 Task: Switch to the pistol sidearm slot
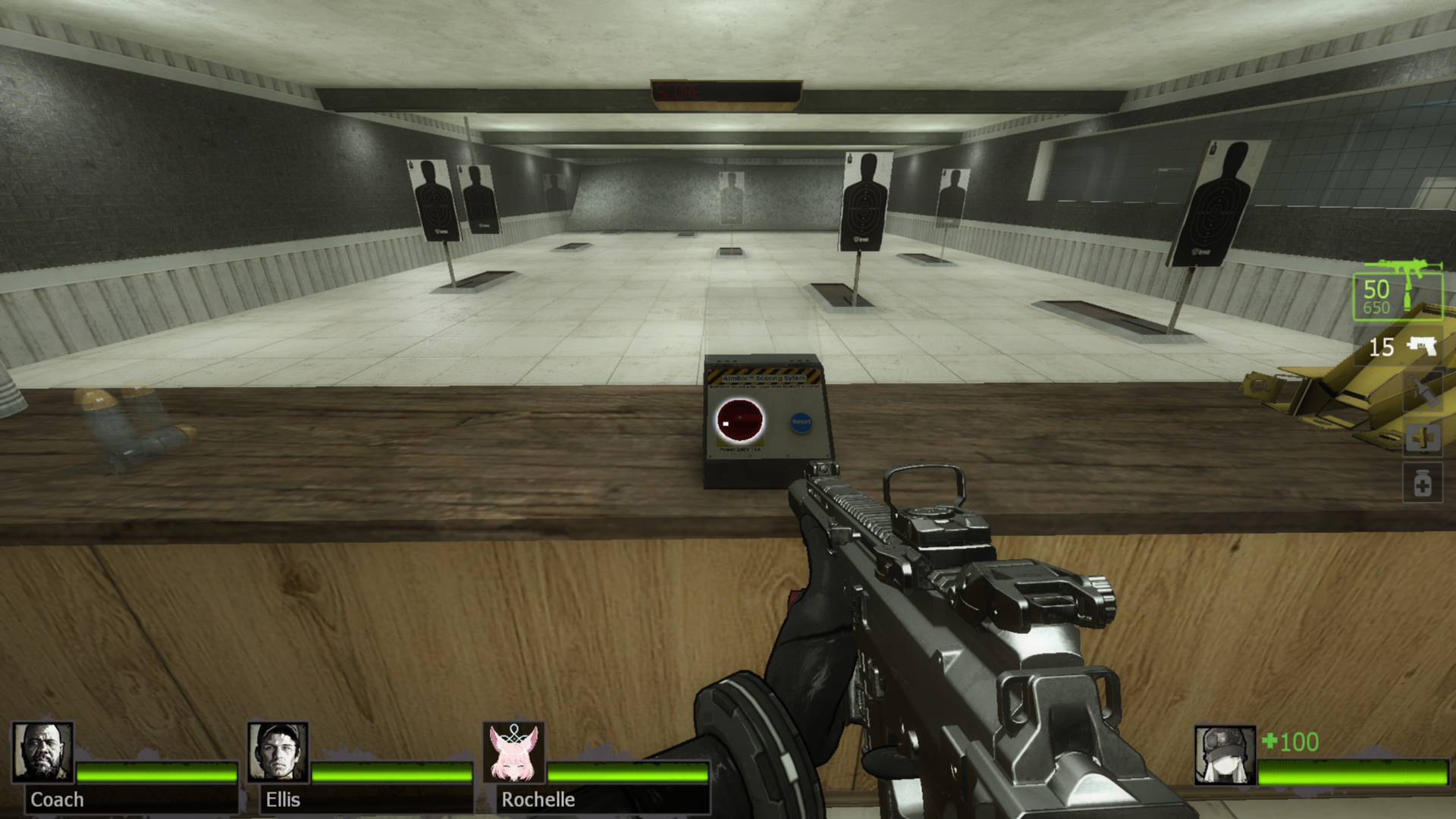1401,347
